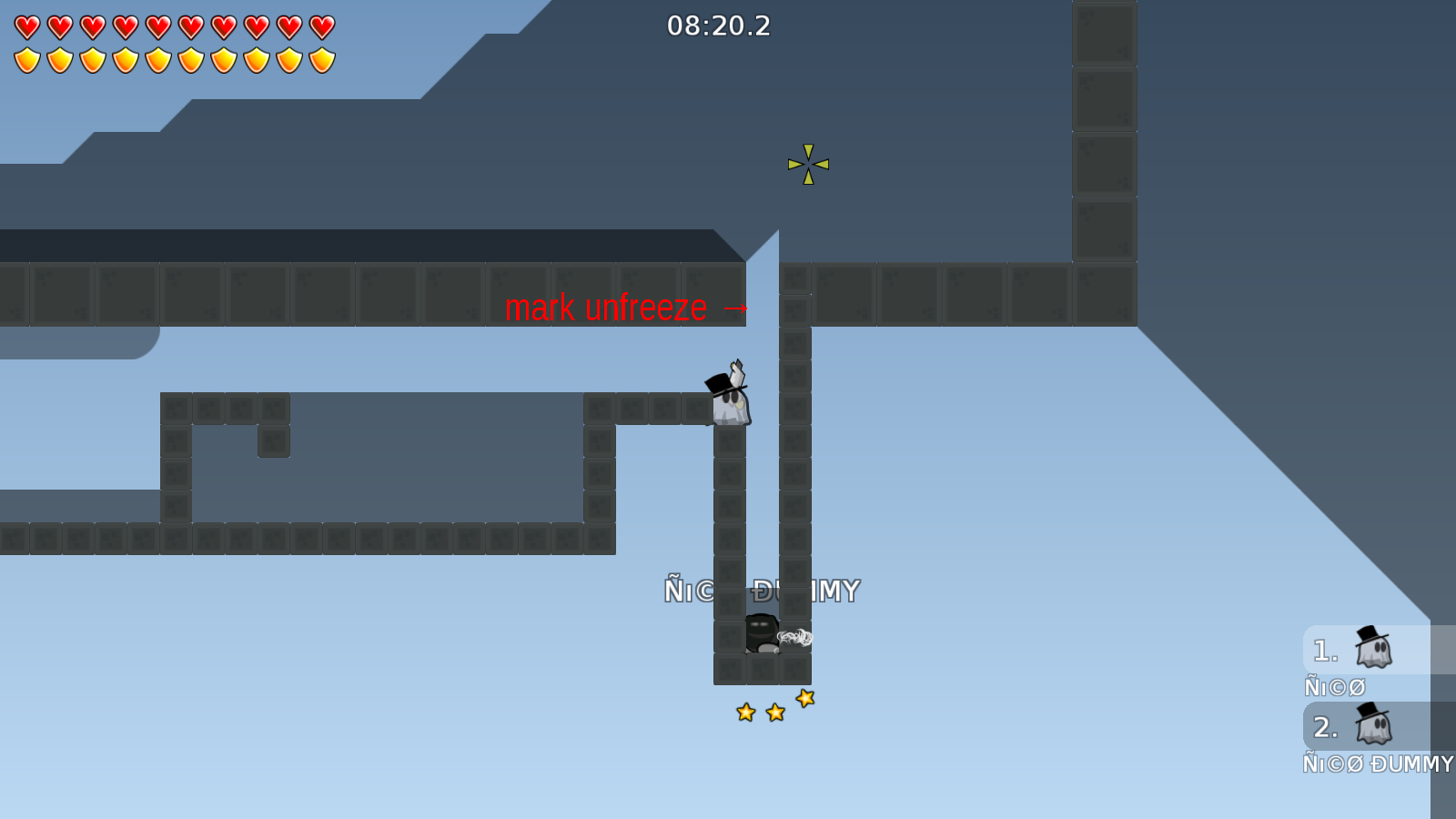Screen dimensions: 1456x819
Task: Click the raised star on the right
Action: coord(804,699)
